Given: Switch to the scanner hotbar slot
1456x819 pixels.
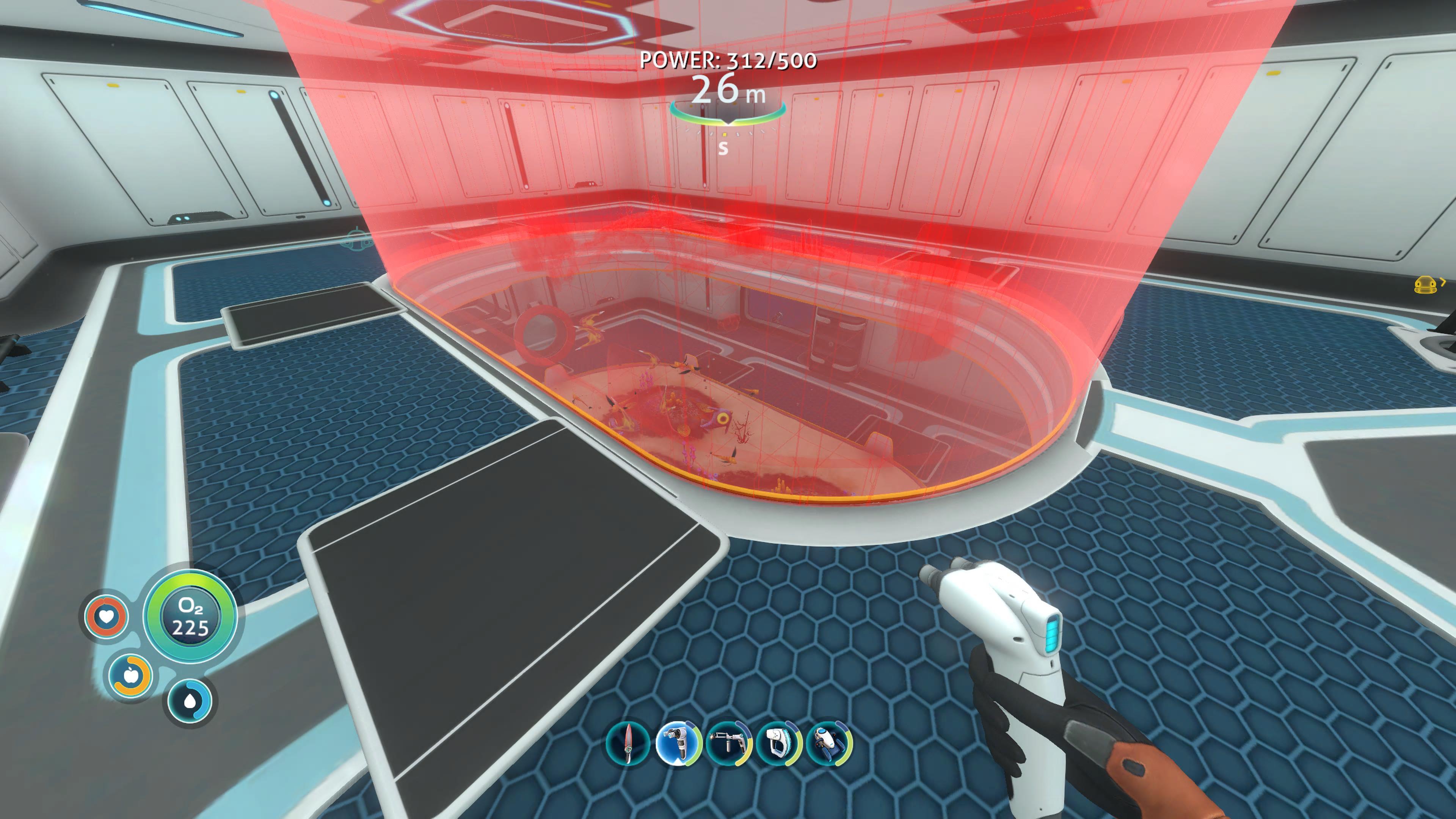Looking at the screenshot, I should [778, 743].
